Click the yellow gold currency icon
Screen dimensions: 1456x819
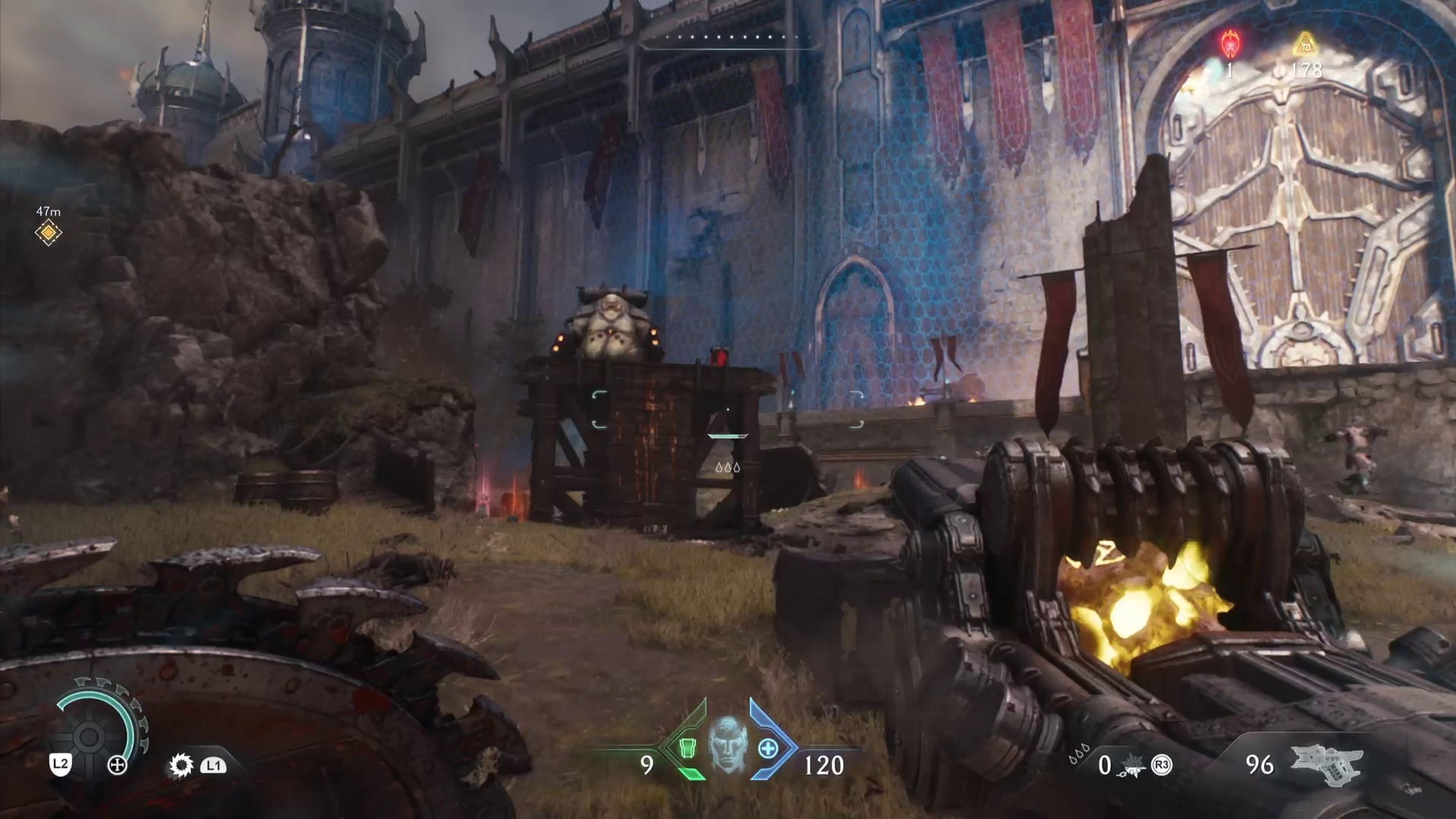tap(1304, 44)
